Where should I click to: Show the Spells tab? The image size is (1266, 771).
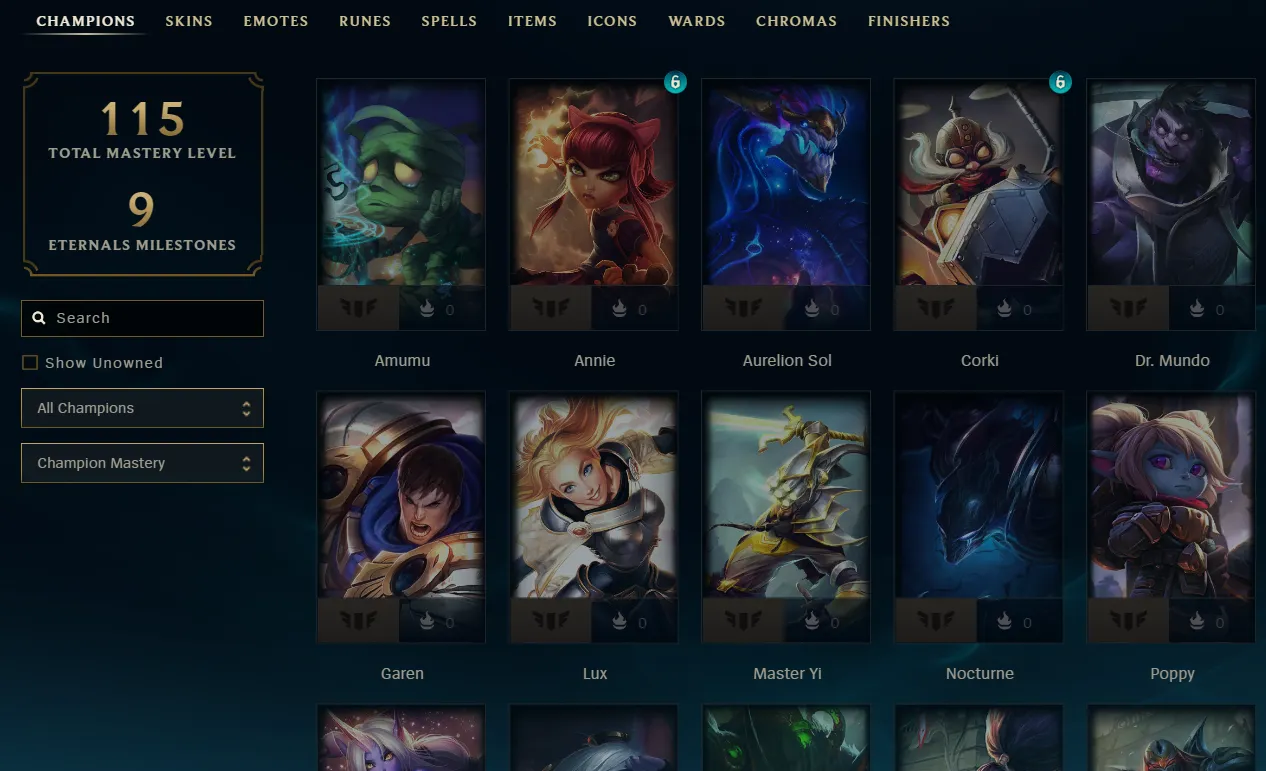coord(449,21)
